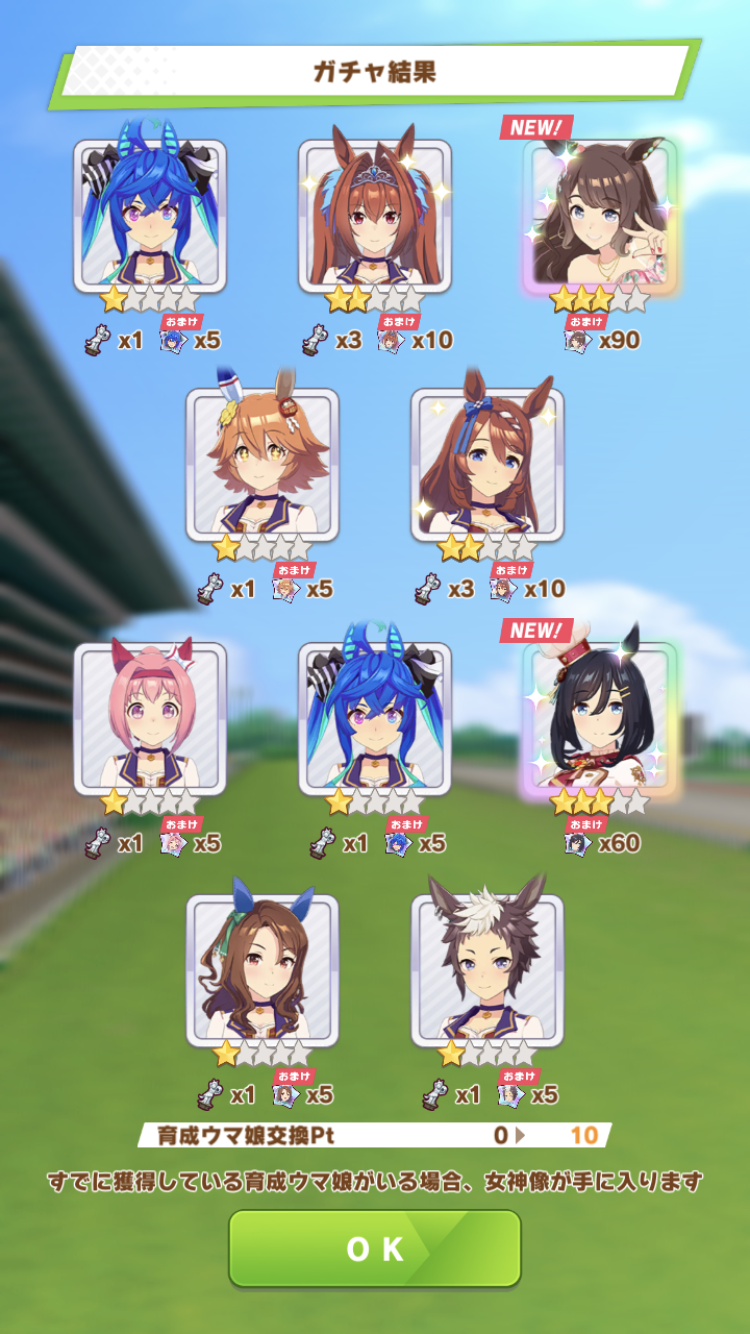Select the tiara-wearing red-haired two-star card
750x1334 pixels.
(375, 216)
